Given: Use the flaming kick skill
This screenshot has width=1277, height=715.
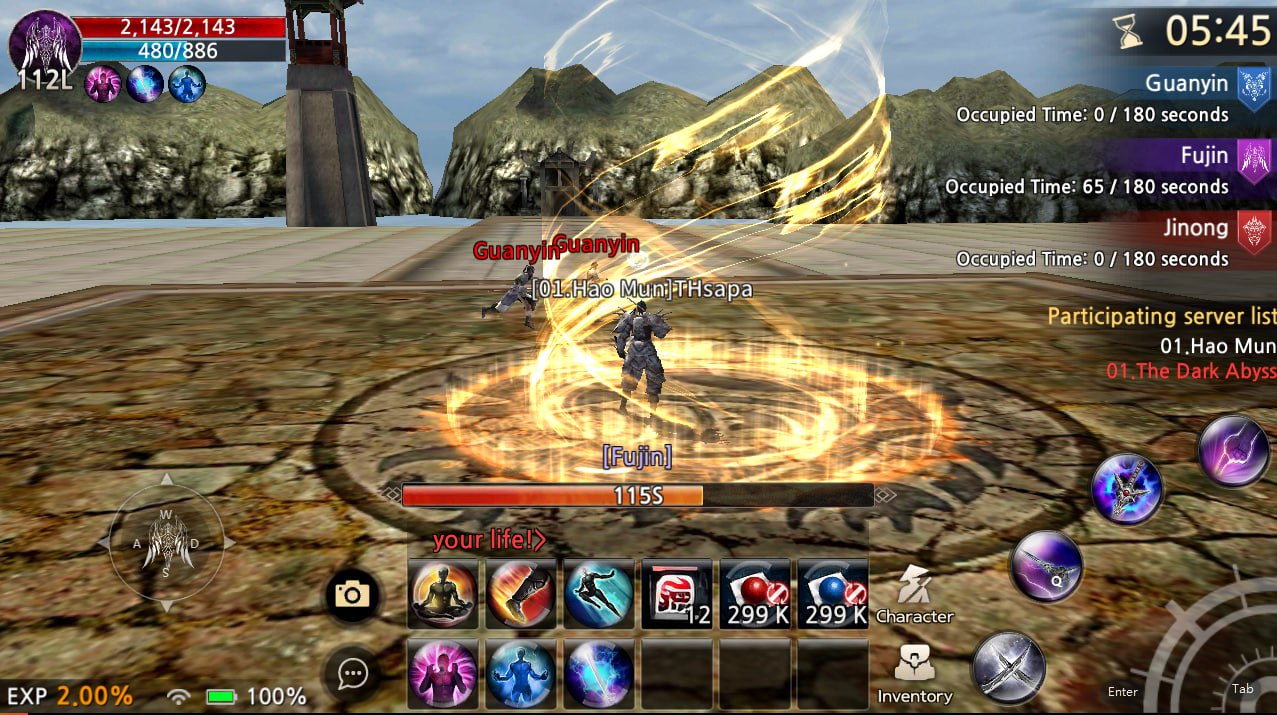Looking at the screenshot, I should click(x=522, y=594).
